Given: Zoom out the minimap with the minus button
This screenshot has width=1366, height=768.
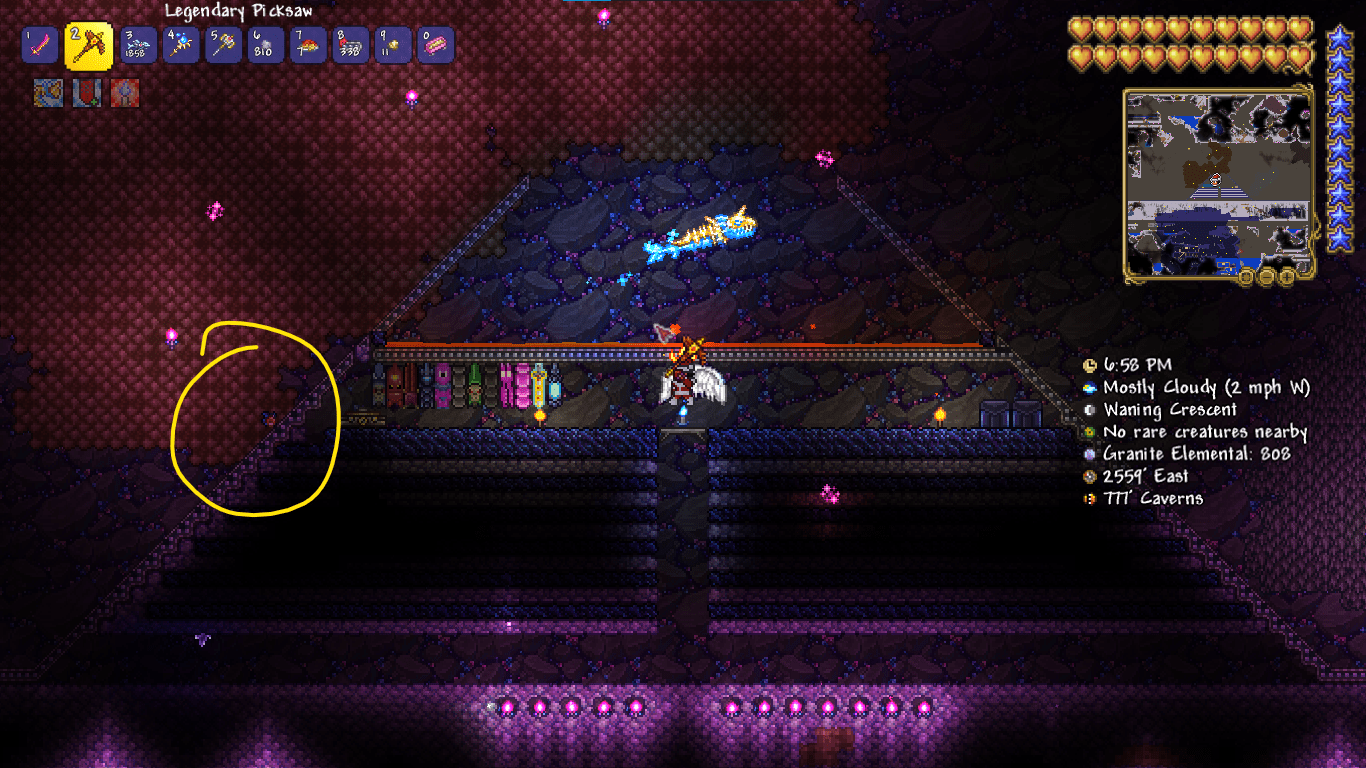Looking at the screenshot, I should tap(1266, 277).
